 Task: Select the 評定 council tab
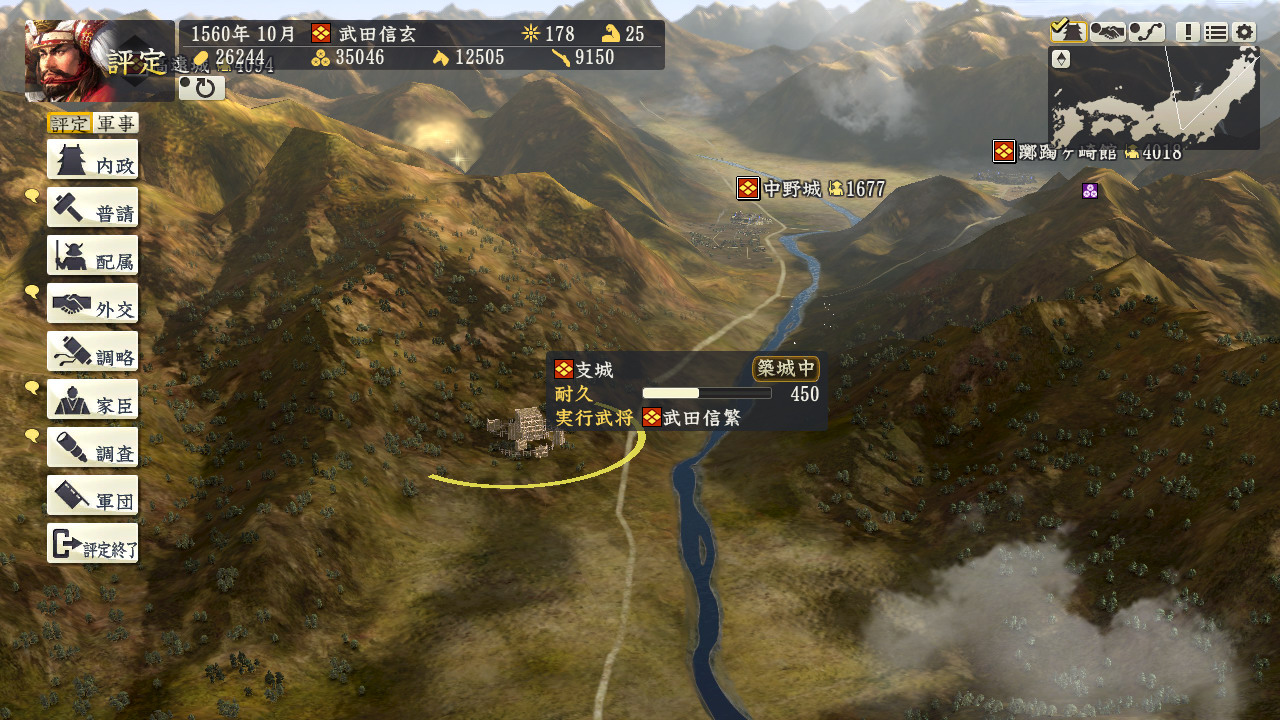tap(70, 123)
